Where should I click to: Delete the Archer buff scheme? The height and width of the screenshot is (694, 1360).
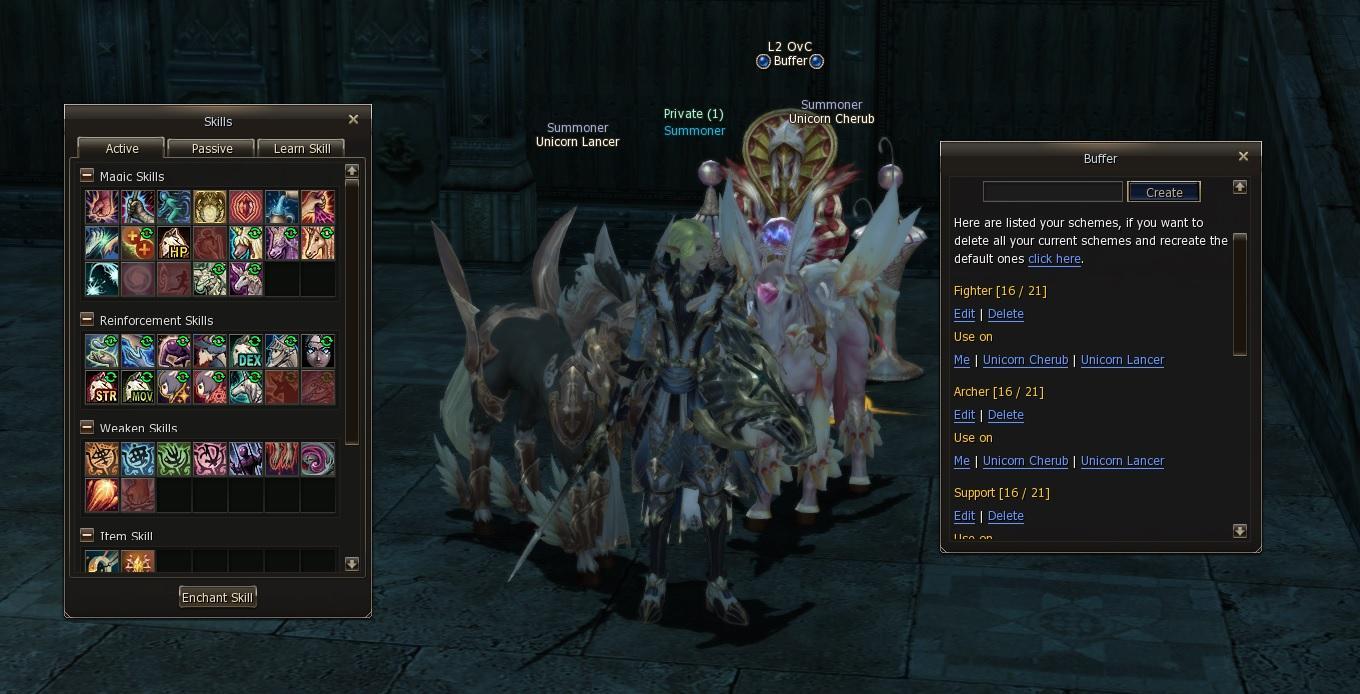[1005, 415]
